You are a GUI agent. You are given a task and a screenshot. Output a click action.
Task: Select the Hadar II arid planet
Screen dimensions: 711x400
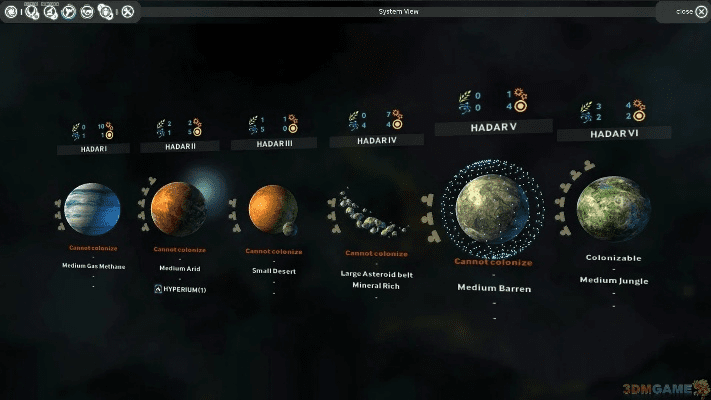click(x=178, y=208)
